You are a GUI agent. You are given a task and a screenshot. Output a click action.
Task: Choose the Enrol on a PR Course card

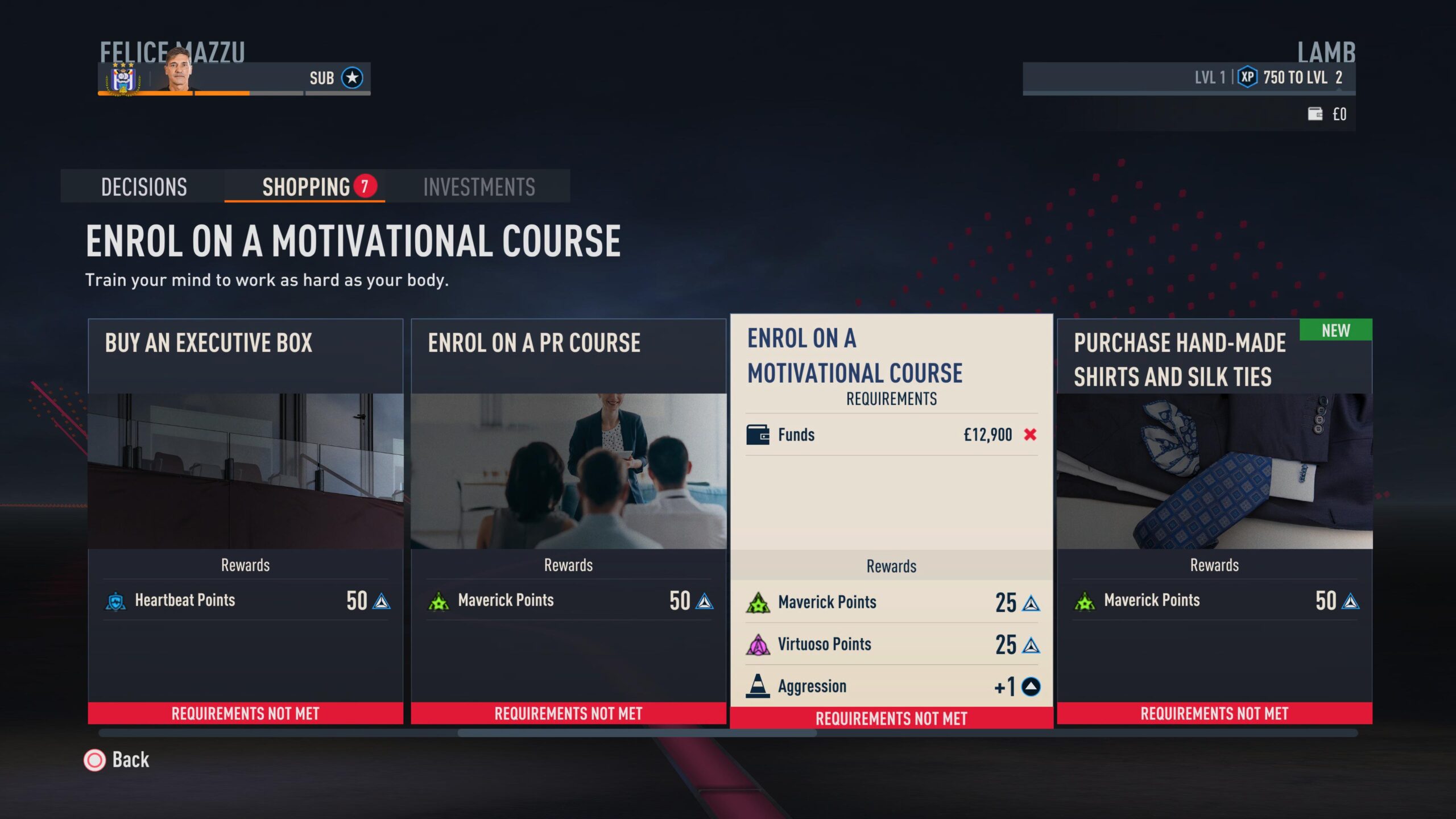(x=568, y=520)
